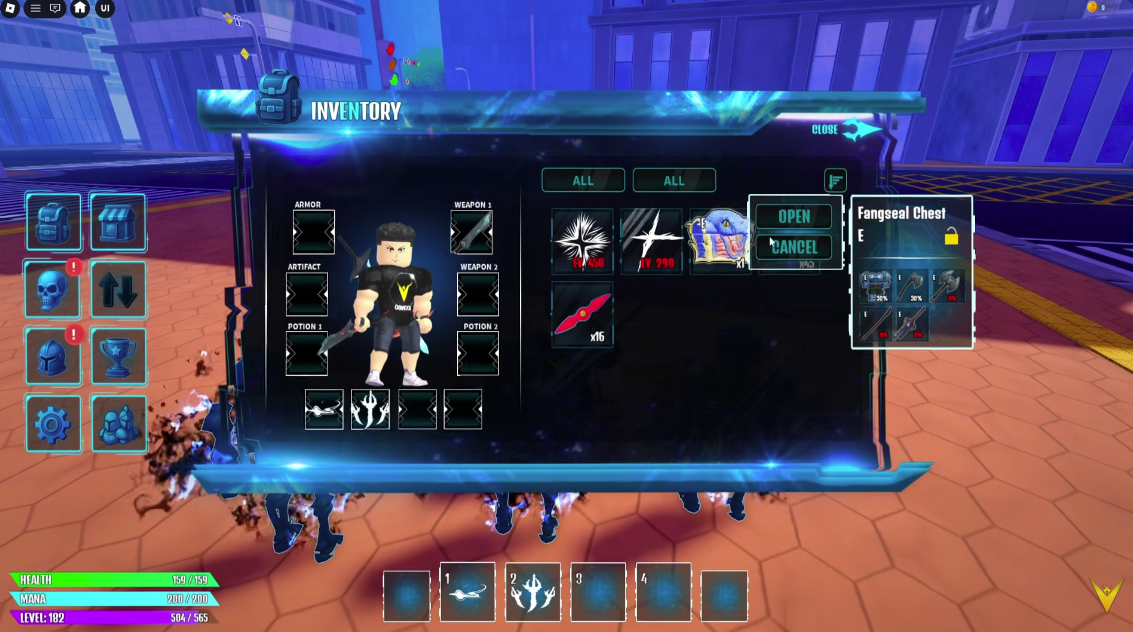Click the sort order button in inventory
The width and height of the screenshot is (1133, 632).
[x=835, y=180]
